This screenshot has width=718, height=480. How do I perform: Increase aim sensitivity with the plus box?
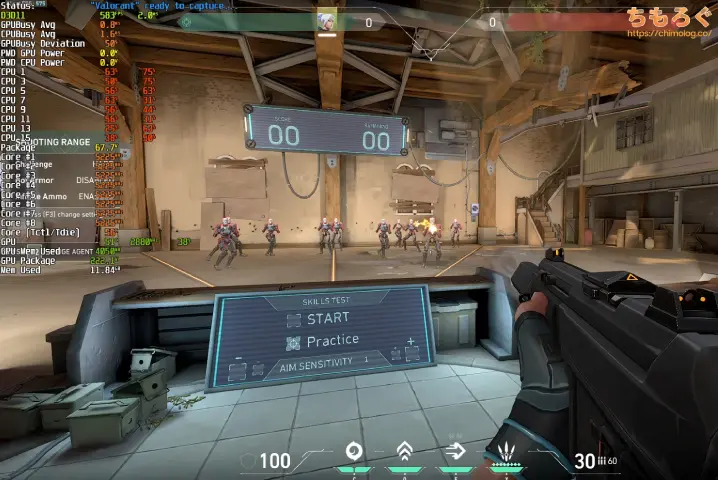[410, 353]
